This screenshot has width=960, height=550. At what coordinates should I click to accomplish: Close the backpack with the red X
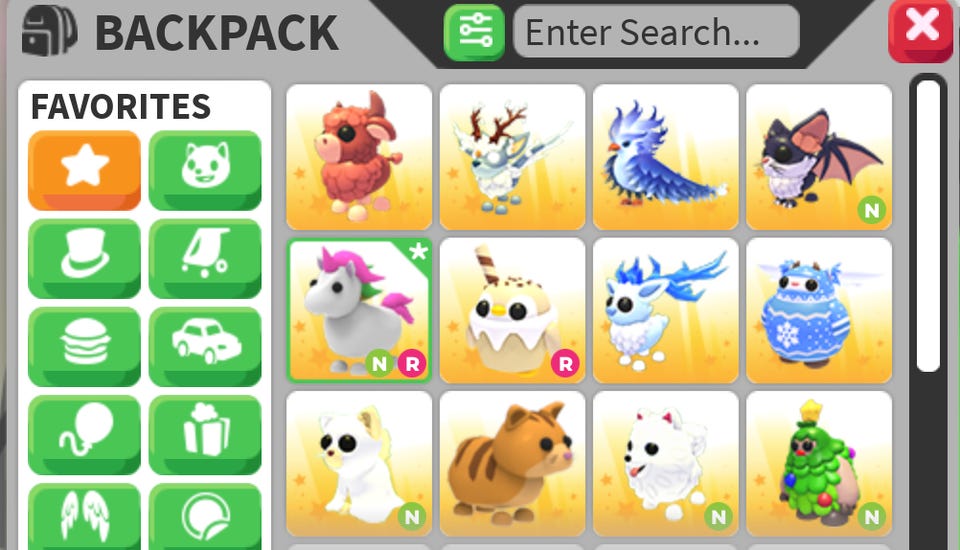(x=920, y=30)
